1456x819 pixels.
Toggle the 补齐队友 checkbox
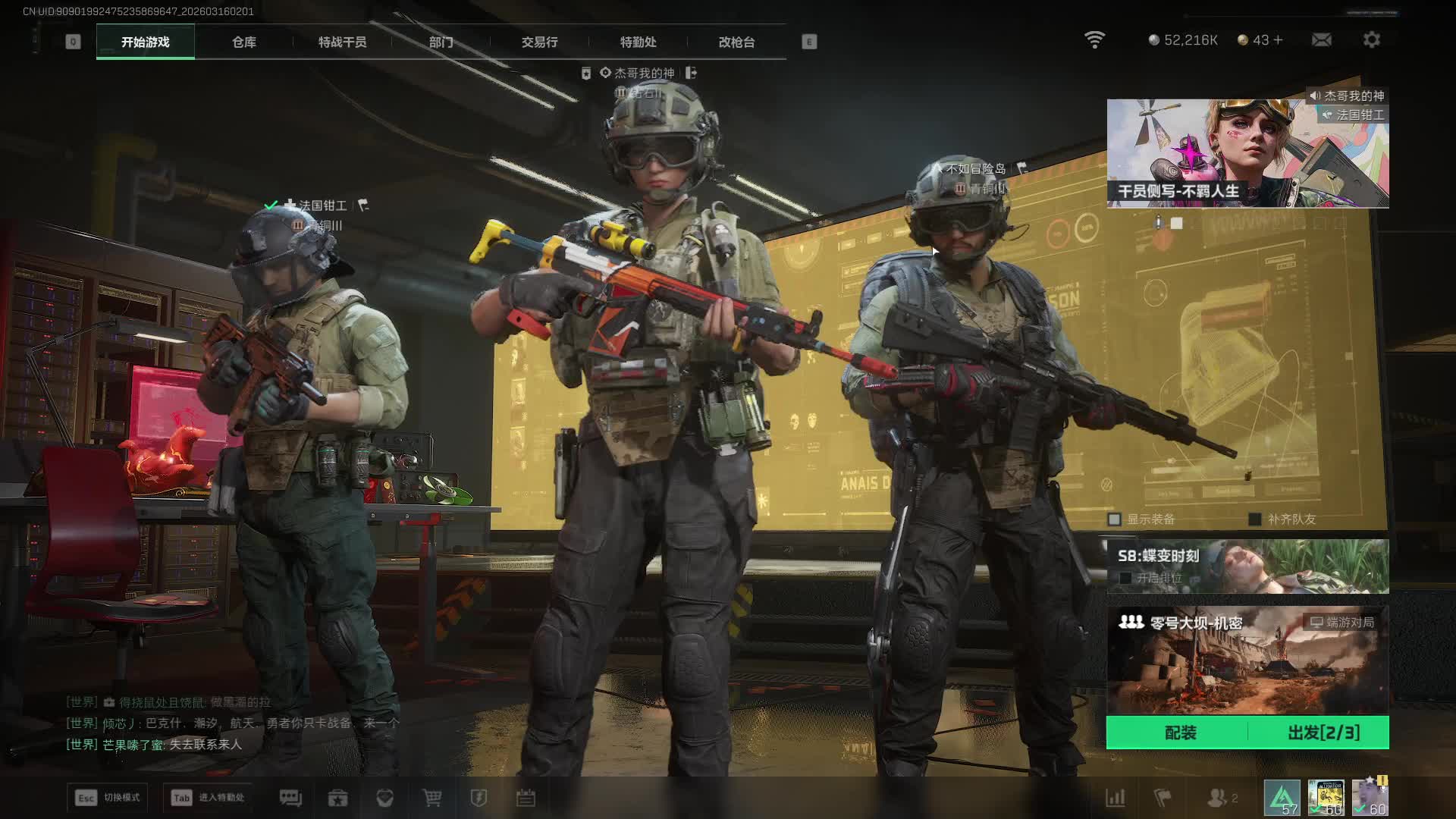(1255, 519)
